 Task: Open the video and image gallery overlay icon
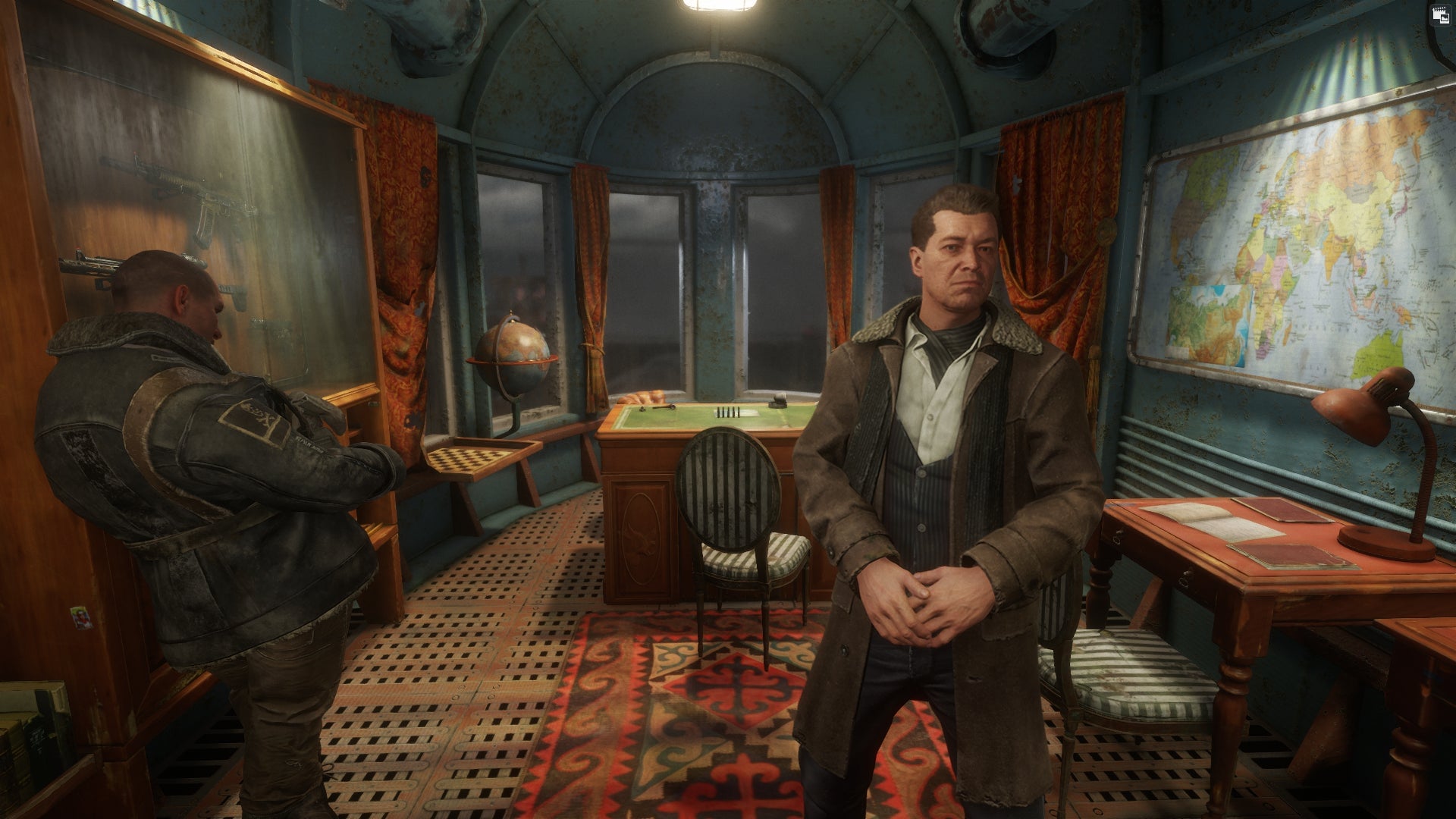pos(1439,15)
